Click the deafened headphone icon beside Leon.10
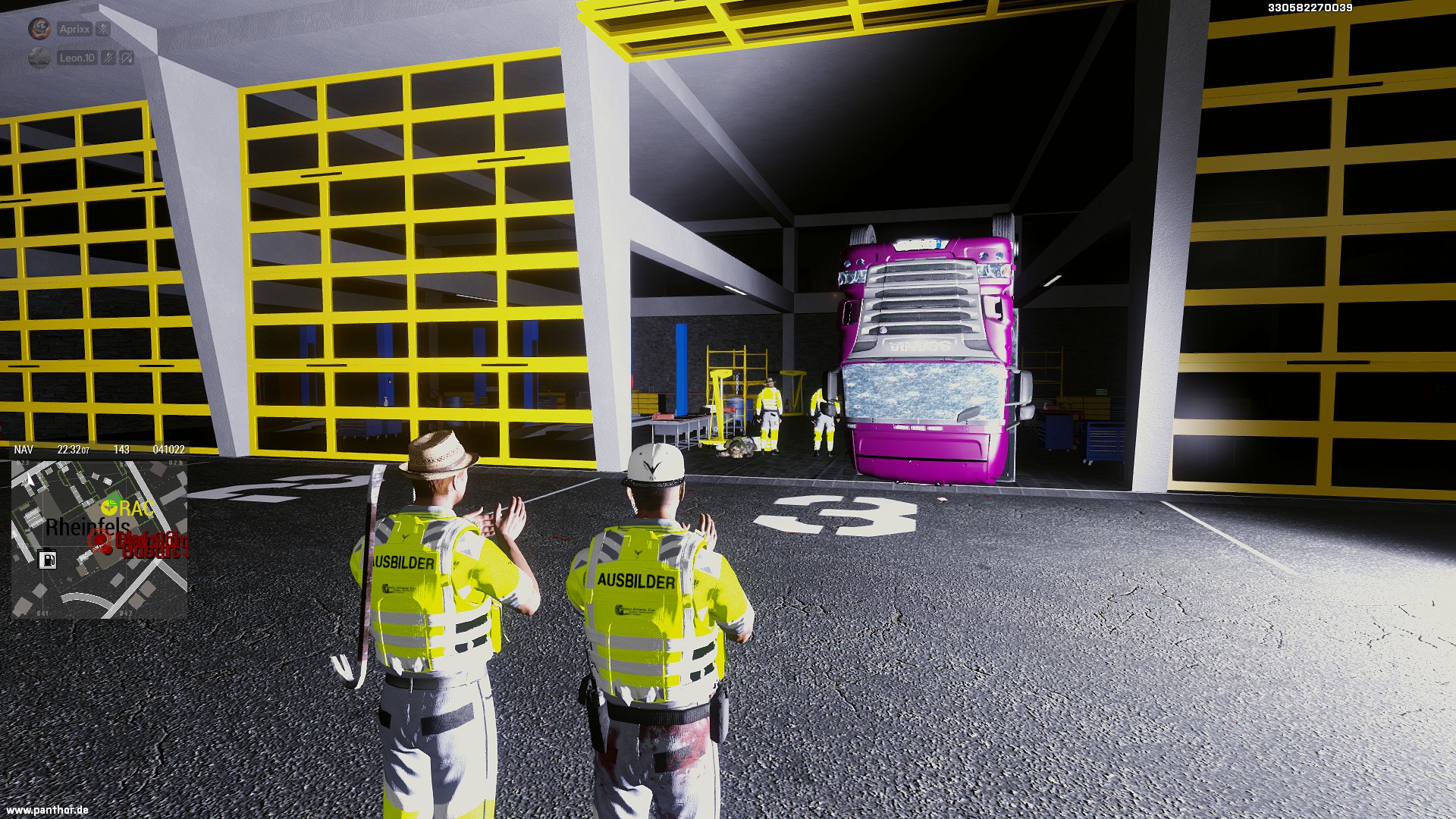1456x819 pixels. tap(127, 58)
